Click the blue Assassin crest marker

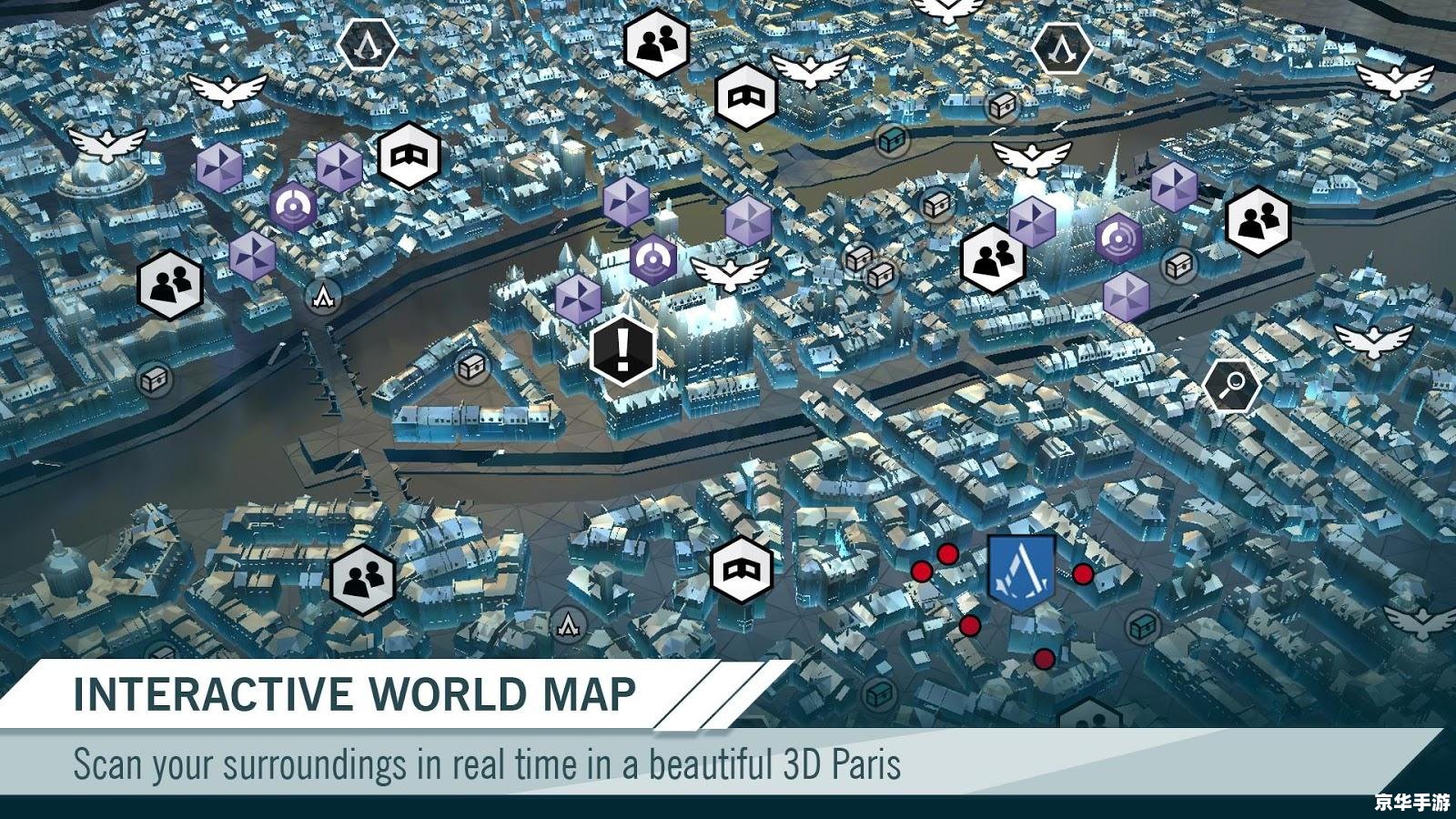[x=1022, y=571]
